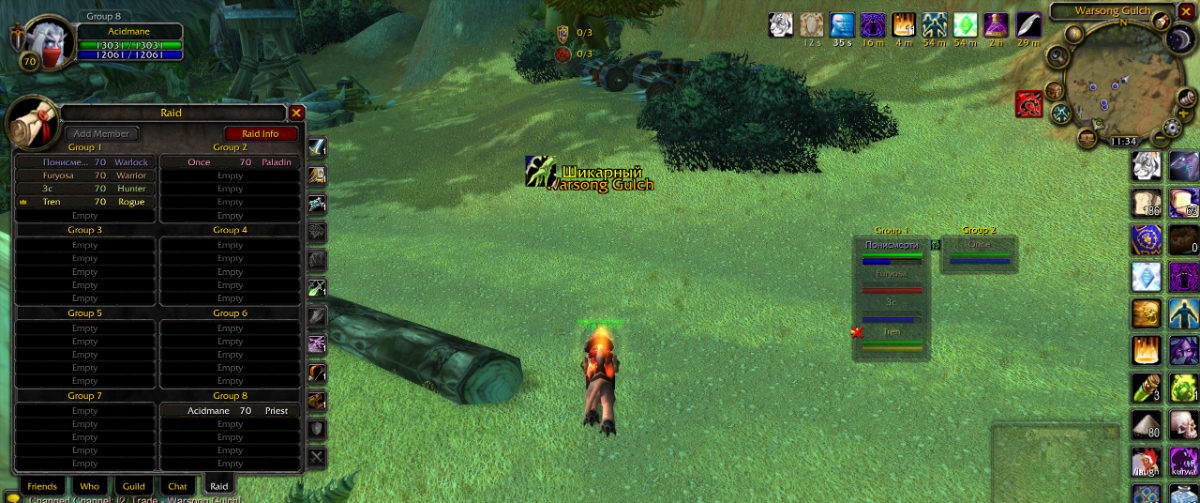Switch to the Guild tab
The image size is (1200, 503).
tap(133, 486)
